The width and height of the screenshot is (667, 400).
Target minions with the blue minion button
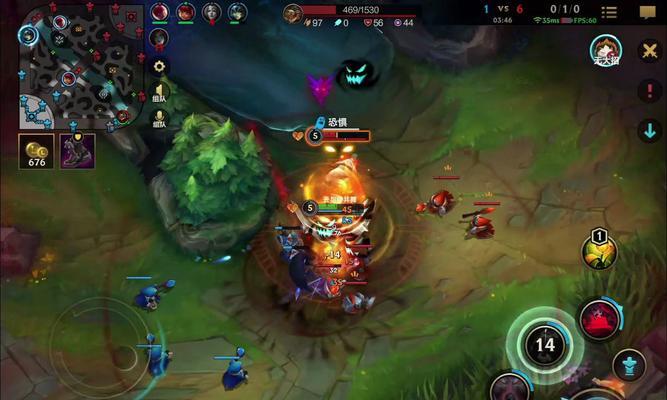click(x=628, y=365)
